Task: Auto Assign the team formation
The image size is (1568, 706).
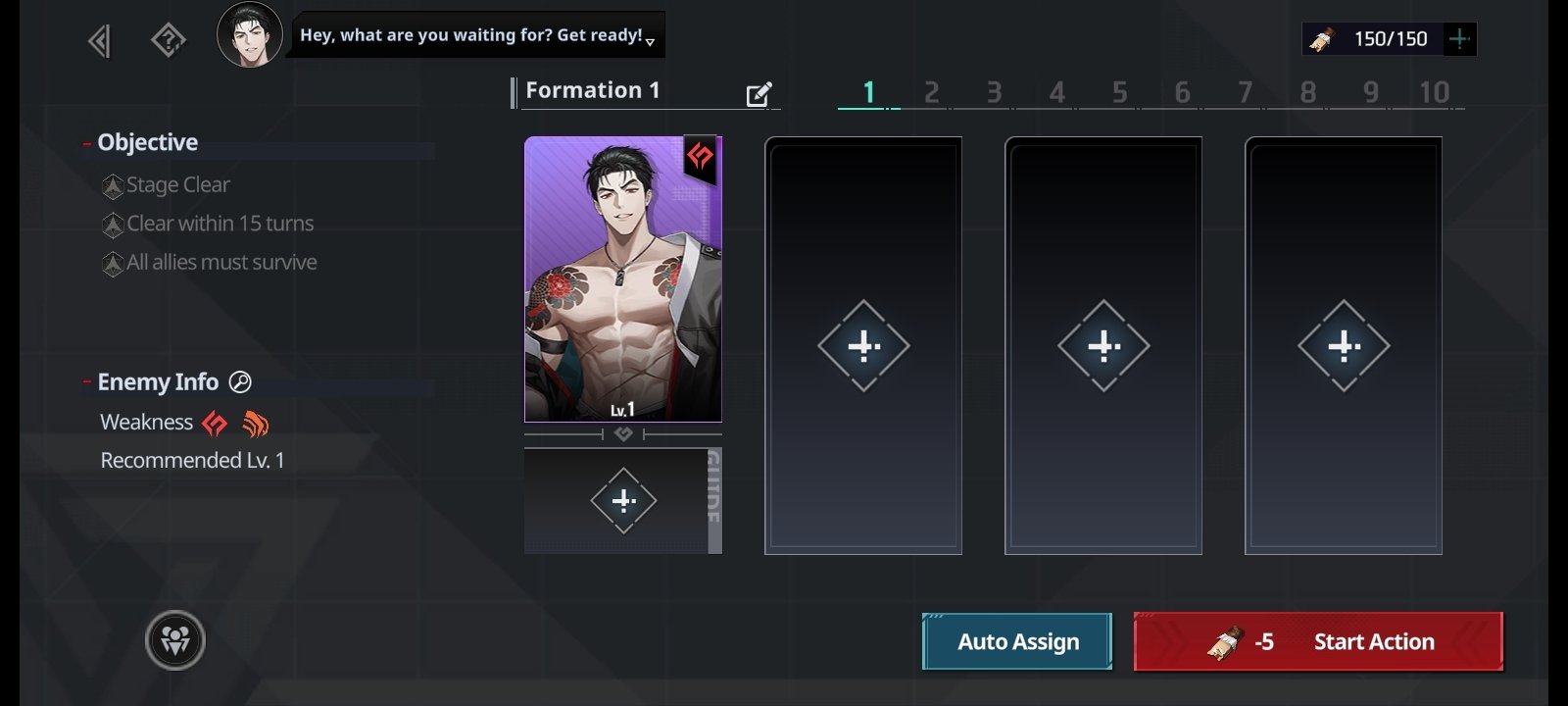Action: click(1017, 641)
